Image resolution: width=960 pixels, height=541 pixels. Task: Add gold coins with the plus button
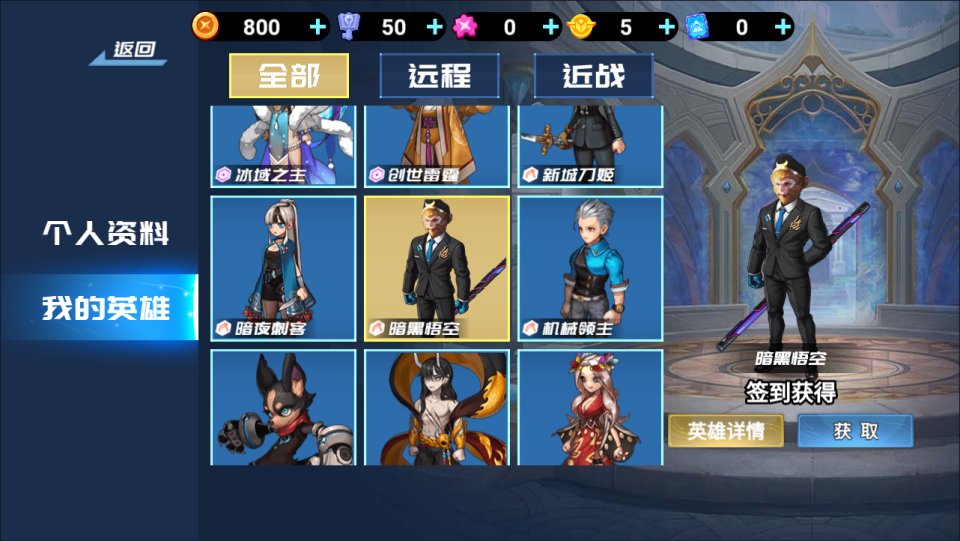pos(318,27)
